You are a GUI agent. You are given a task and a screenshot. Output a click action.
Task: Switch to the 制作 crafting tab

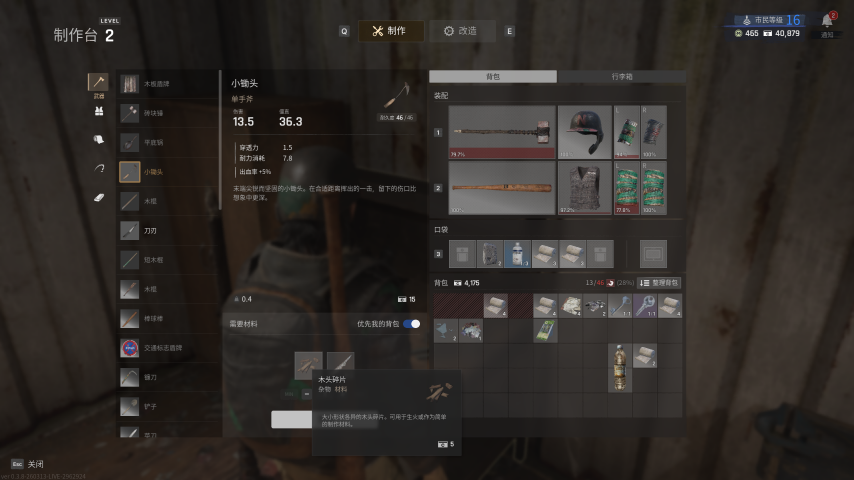coord(390,31)
